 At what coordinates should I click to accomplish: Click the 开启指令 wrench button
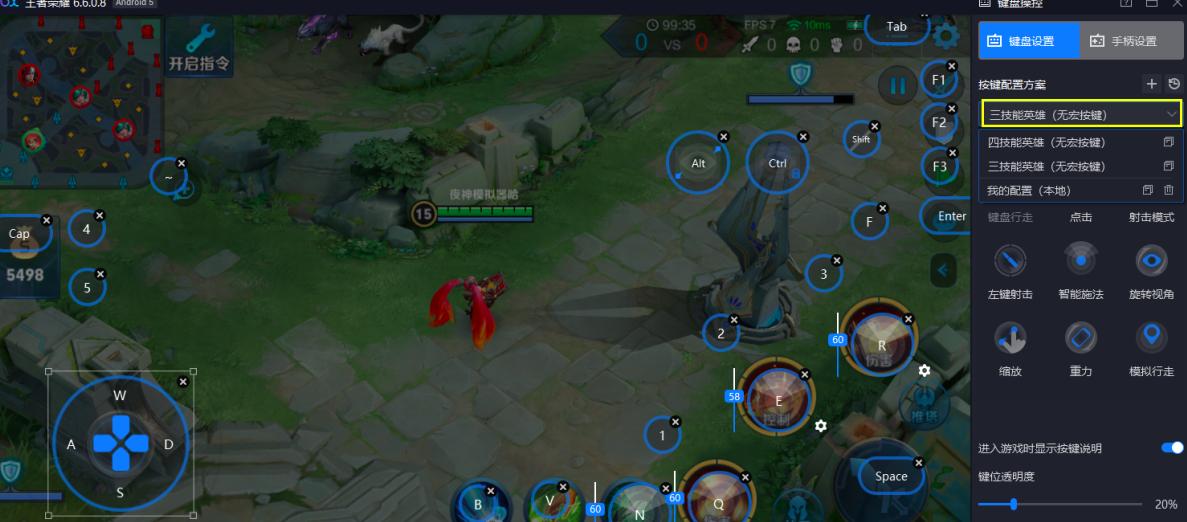pyautogui.click(x=201, y=45)
